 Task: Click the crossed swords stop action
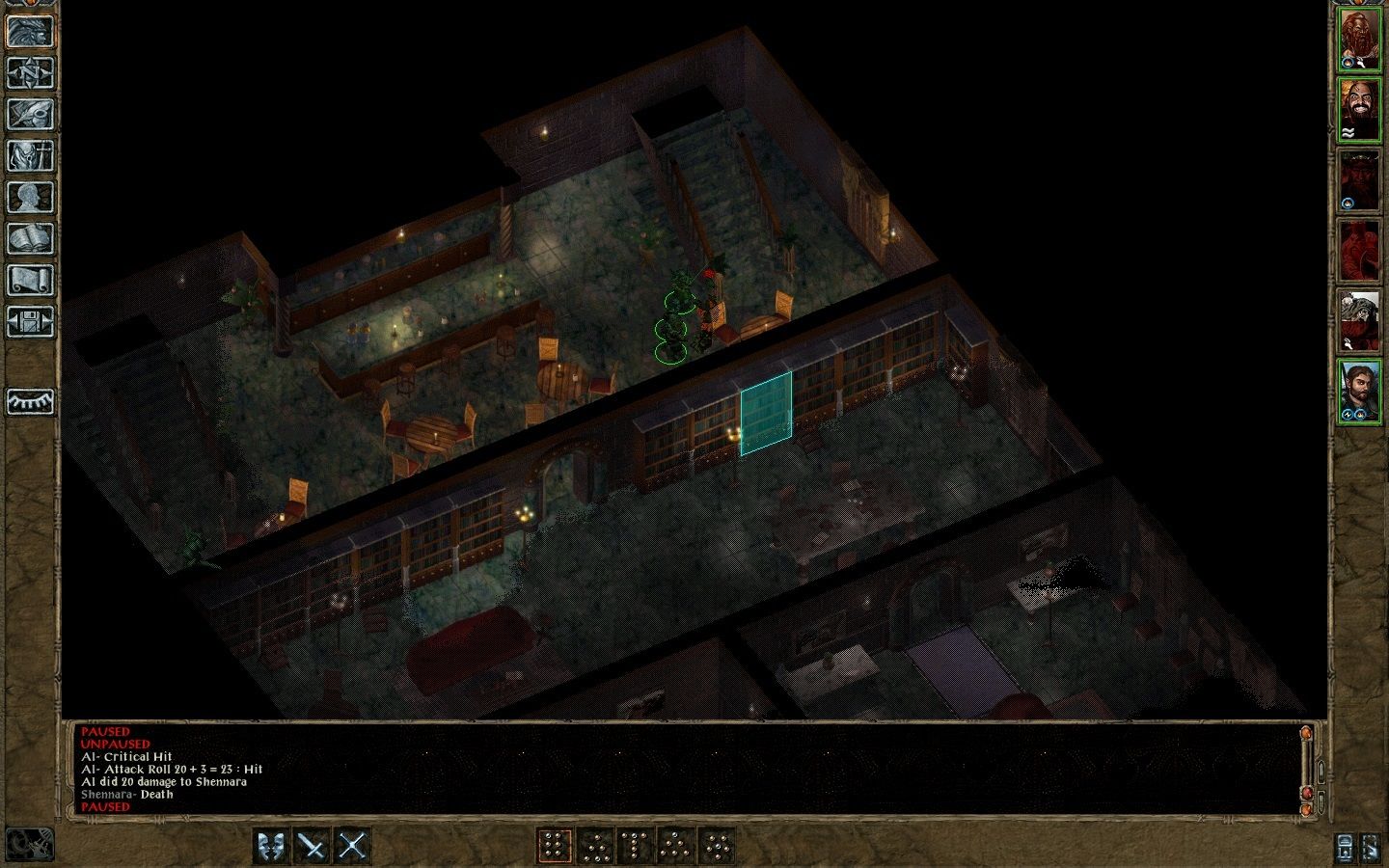point(353,847)
